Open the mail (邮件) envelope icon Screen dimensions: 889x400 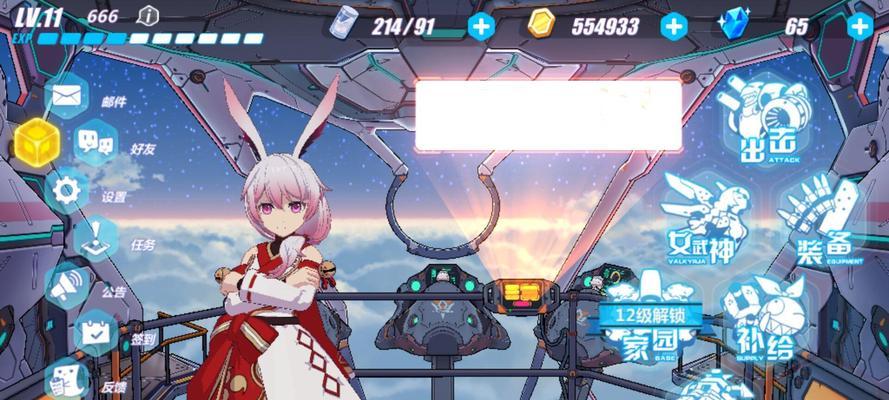(65, 96)
